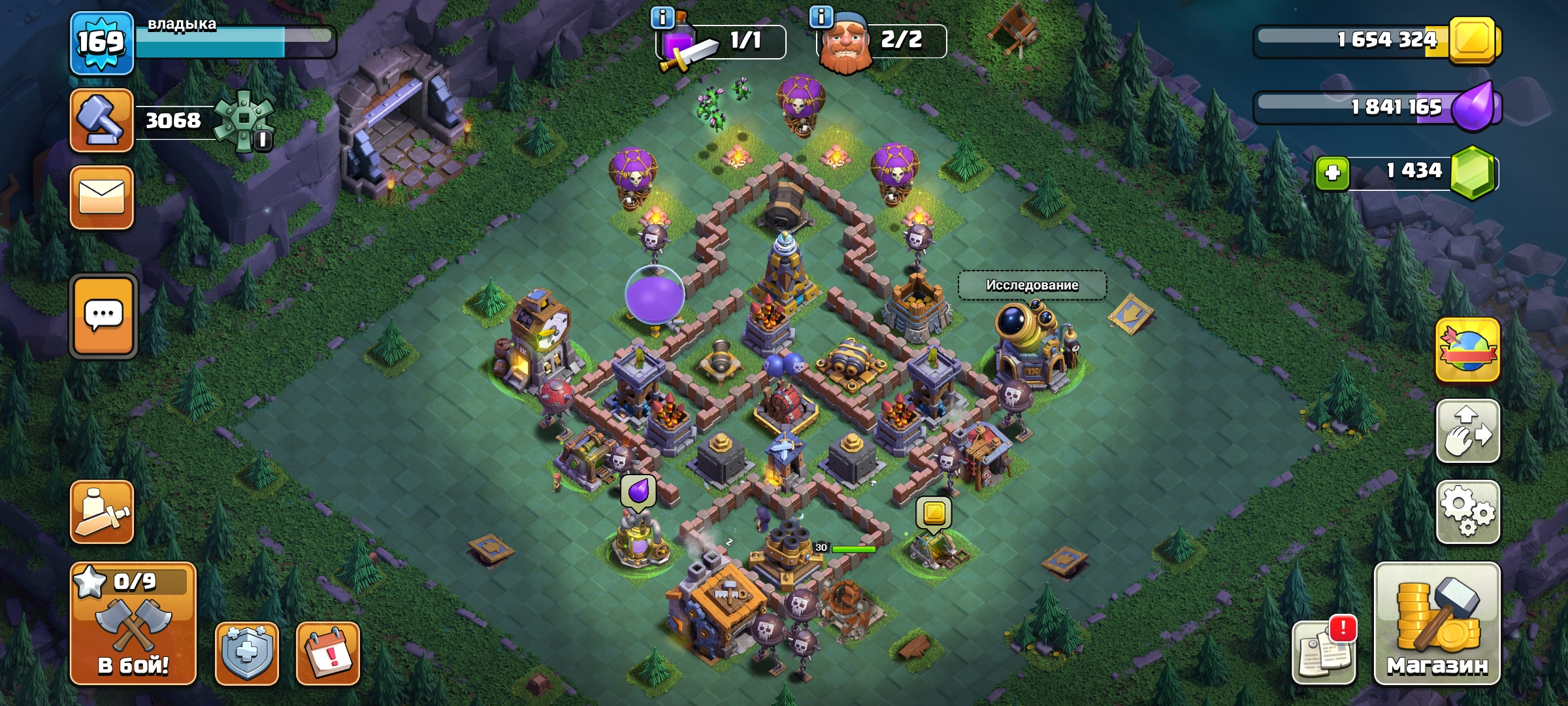Open the mail envelope inbox
1568x706 pixels.
[x=102, y=197]
